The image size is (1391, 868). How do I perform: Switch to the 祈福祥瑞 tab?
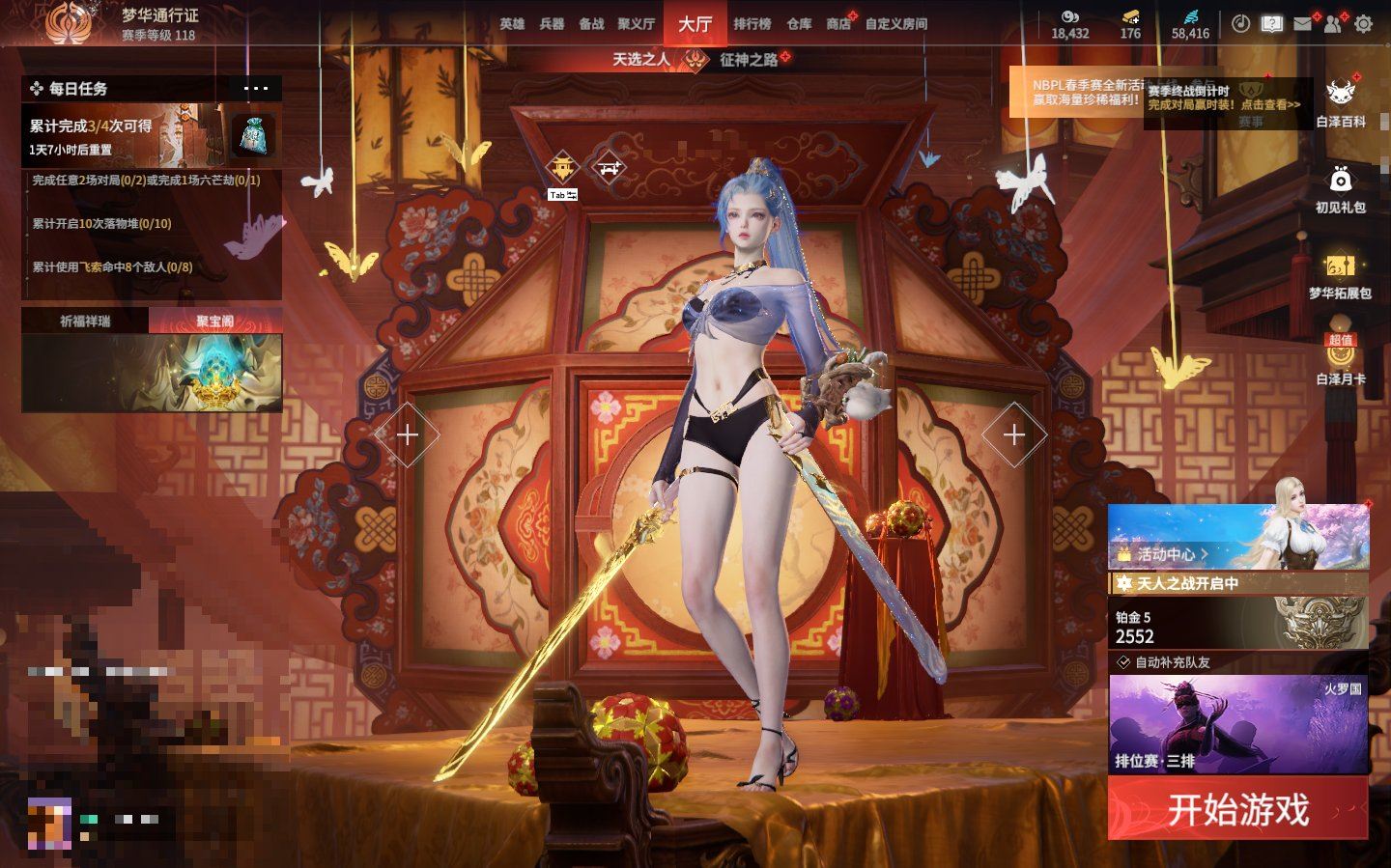(x=85, y=321)
